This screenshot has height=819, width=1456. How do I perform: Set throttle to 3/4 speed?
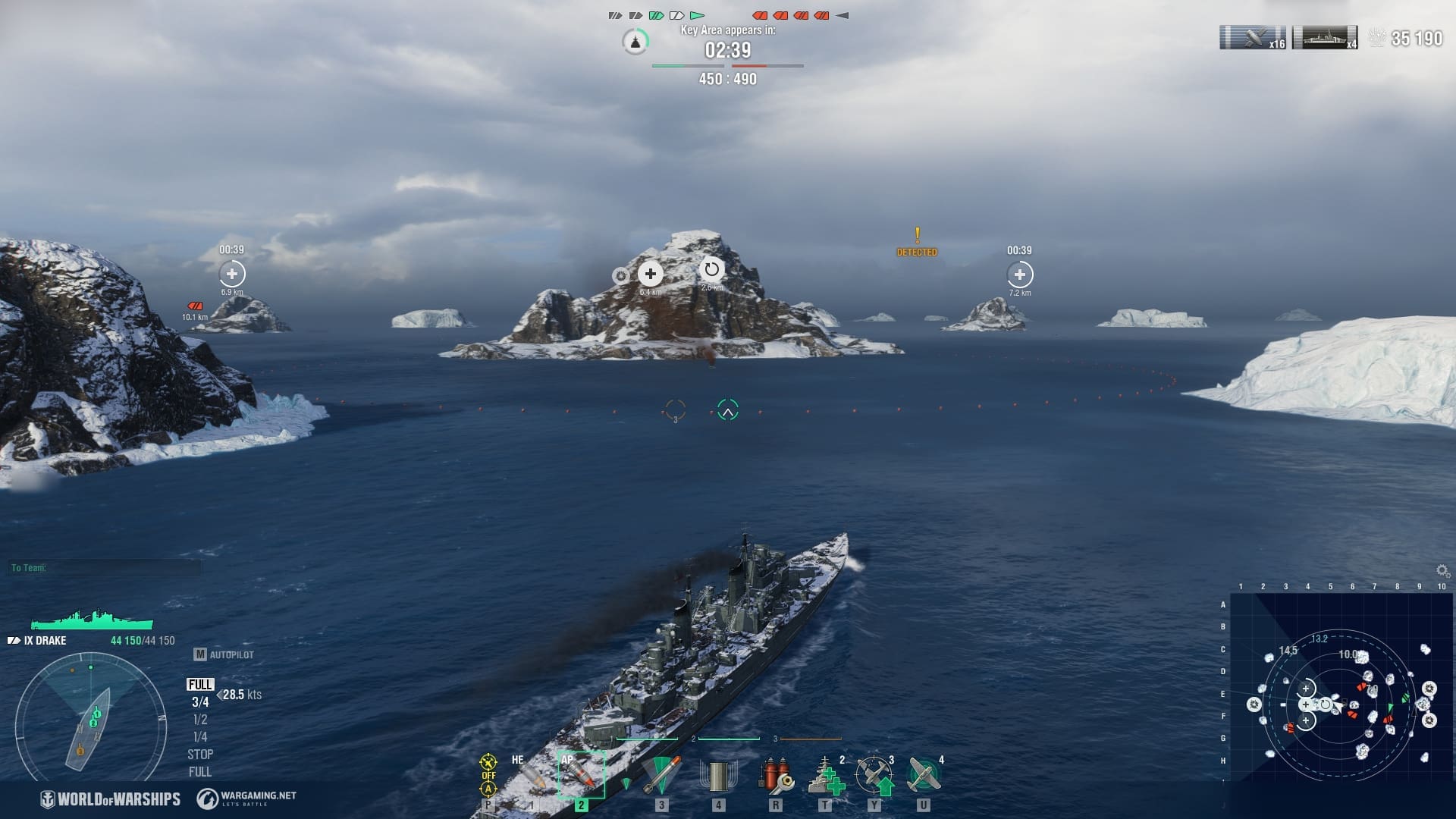(200, 702)
